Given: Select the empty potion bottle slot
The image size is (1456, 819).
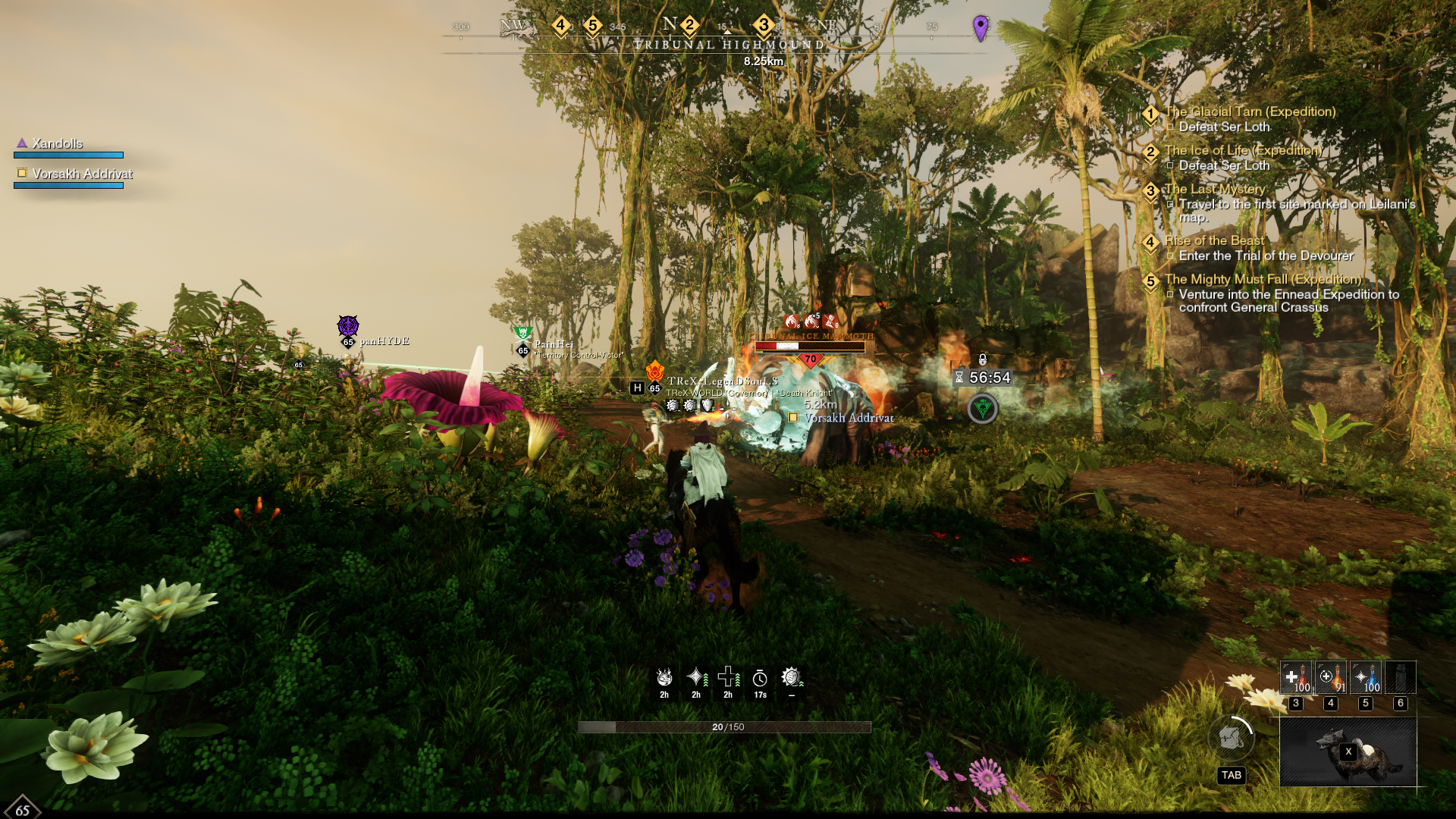Looking at the screenshot, I should coord(1400,677).
